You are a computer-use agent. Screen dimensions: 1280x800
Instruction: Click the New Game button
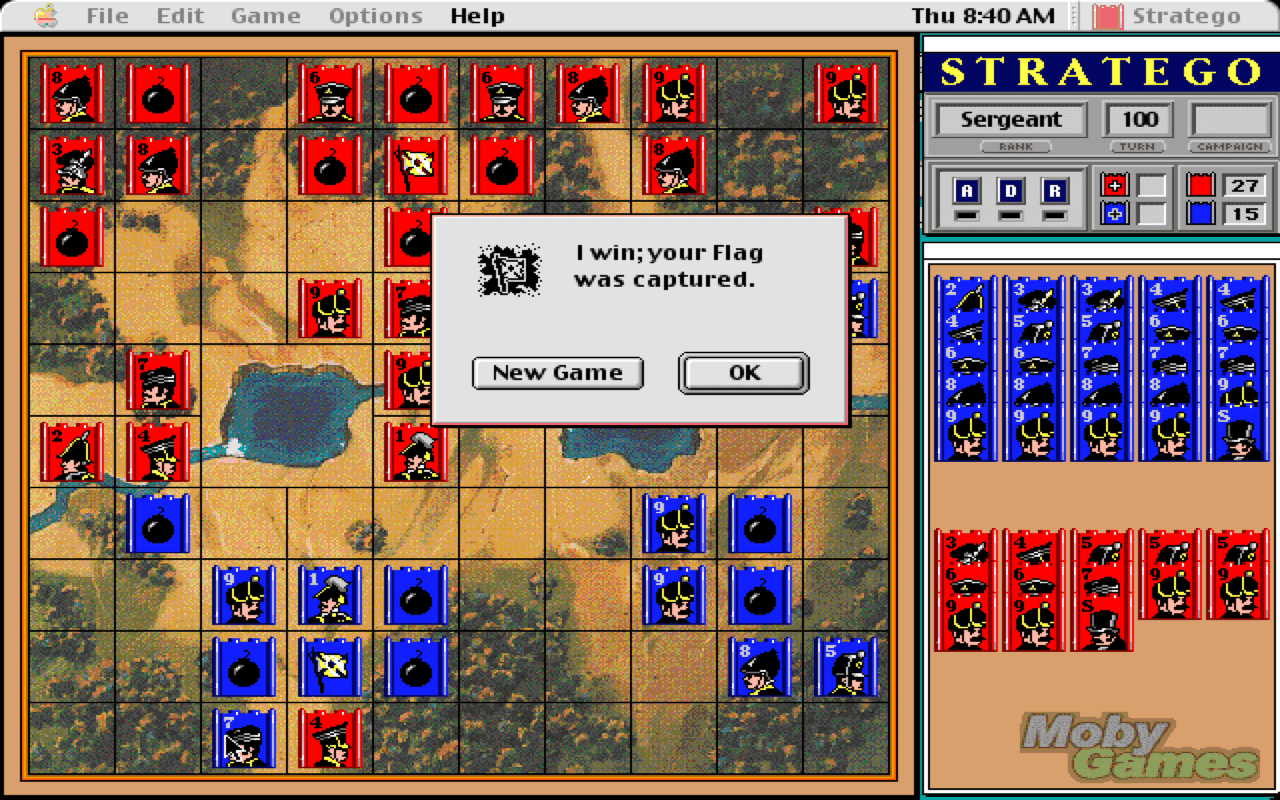557,372
